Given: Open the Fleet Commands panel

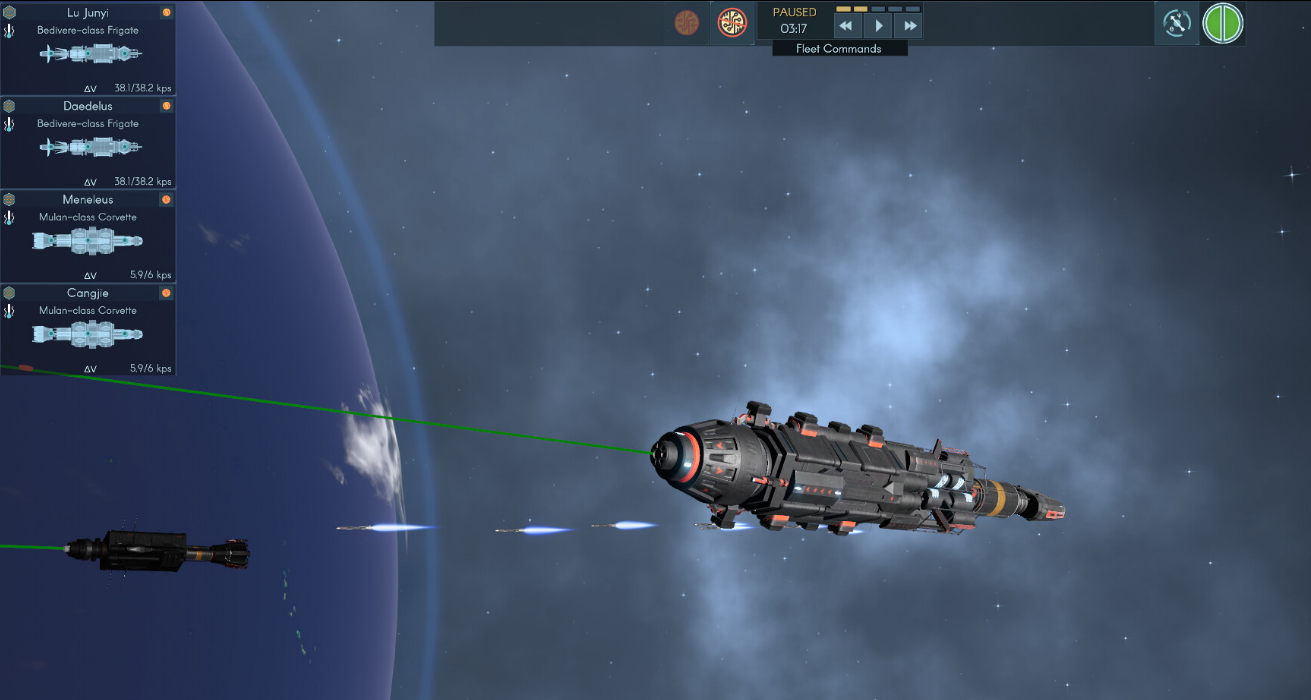Looking at the screenshot, I should (839, 48).
